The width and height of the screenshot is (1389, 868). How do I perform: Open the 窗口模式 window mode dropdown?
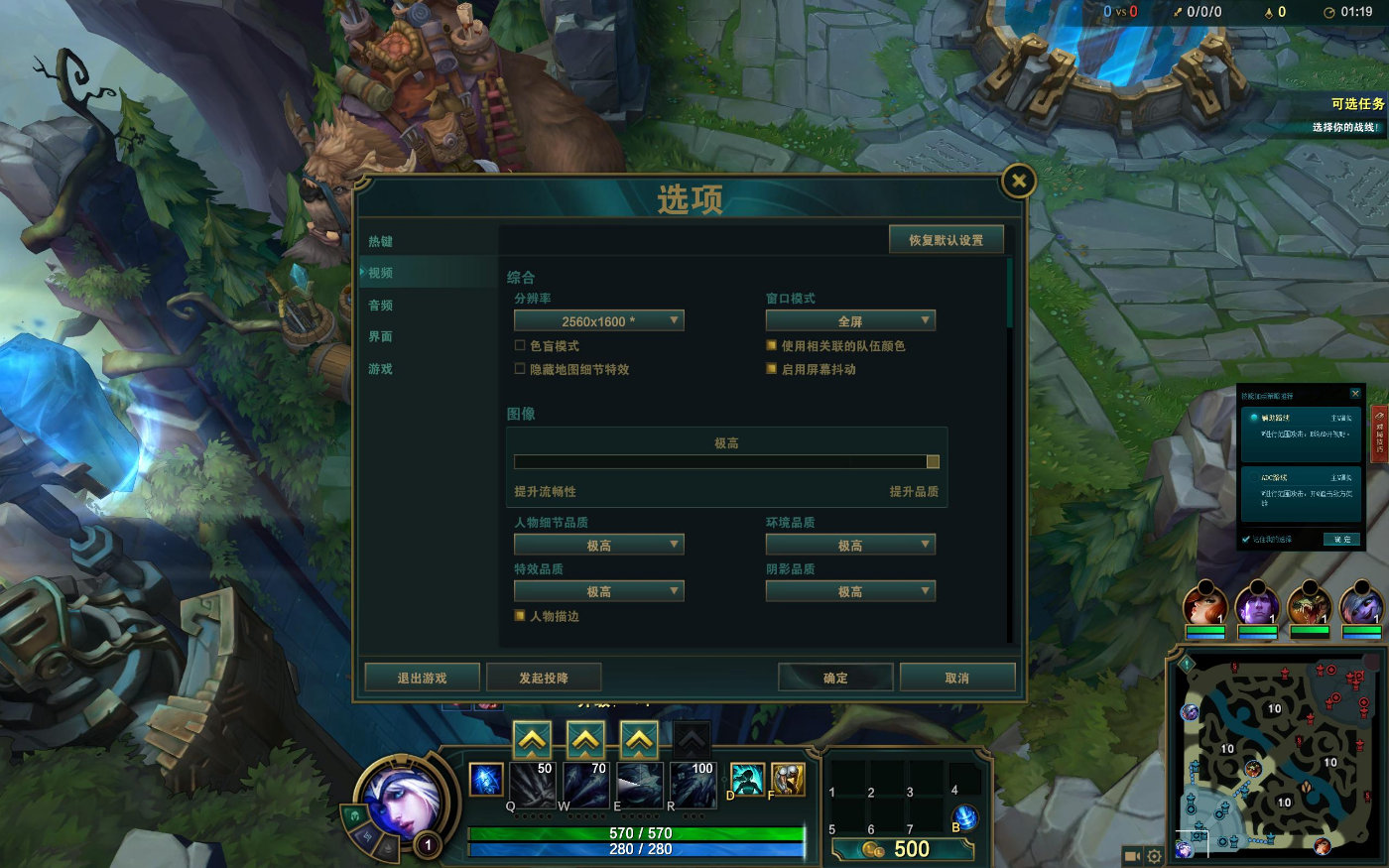pyautogui.click(x=850, y=320)
